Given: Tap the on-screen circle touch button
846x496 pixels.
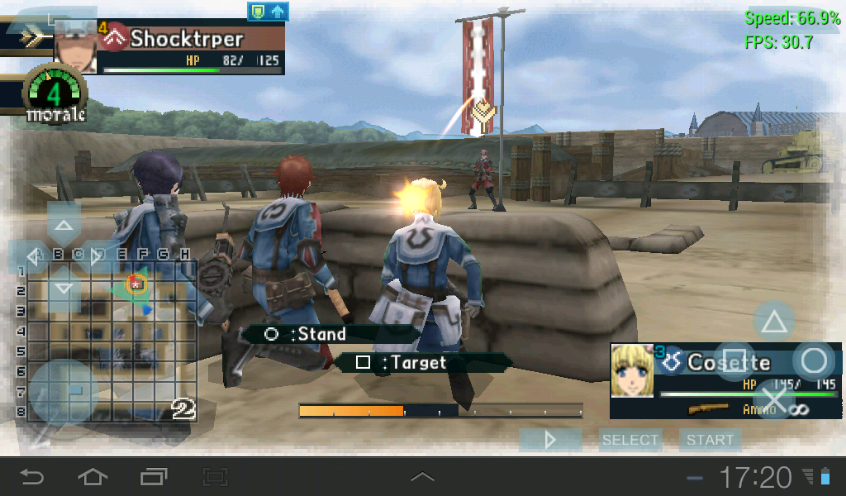Looking at the screenshot, I should (814, 361).
